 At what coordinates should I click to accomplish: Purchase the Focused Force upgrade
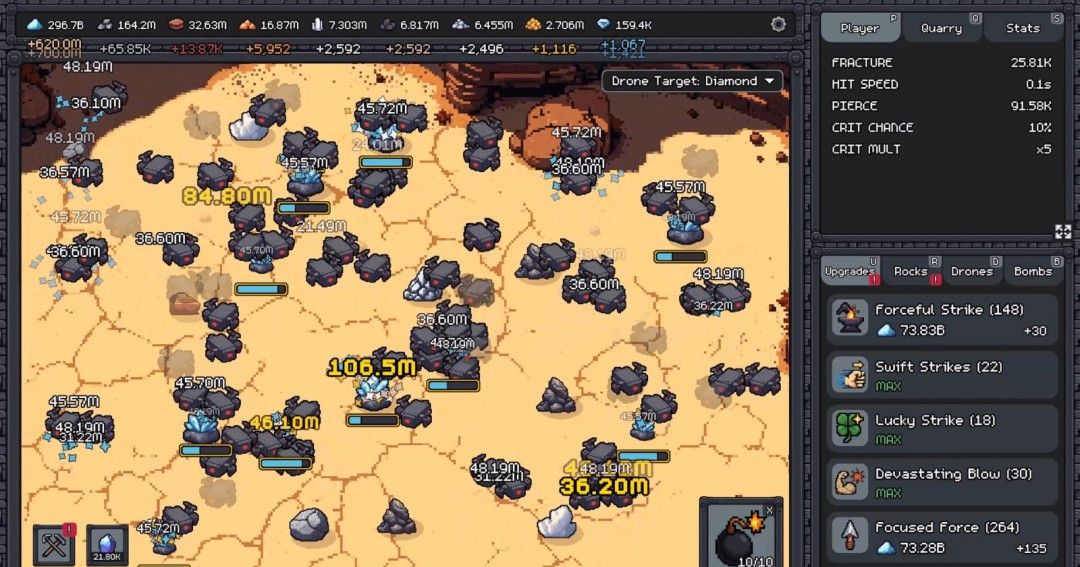pyautogui.click(x=941, y=537)
